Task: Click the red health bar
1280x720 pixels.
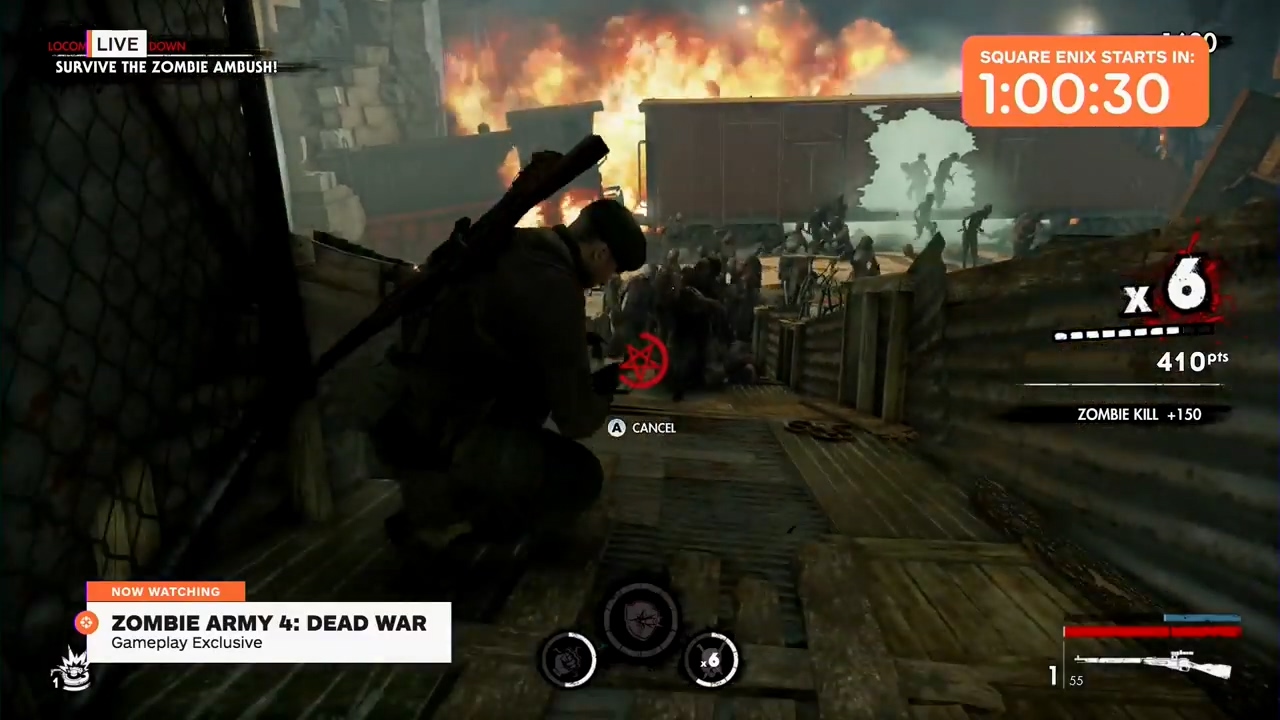Action: pyautogui.click(x=1150, y=631)
